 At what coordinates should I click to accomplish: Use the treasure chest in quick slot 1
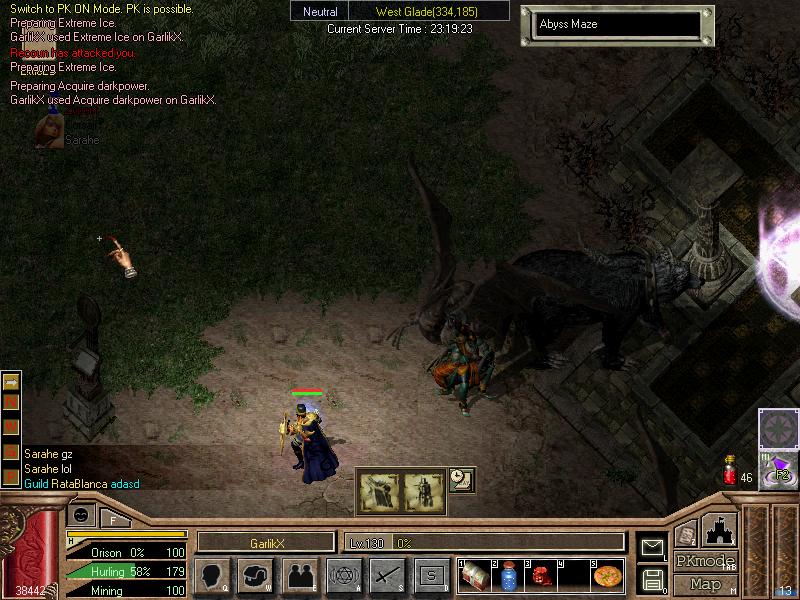tap(475, 576)
